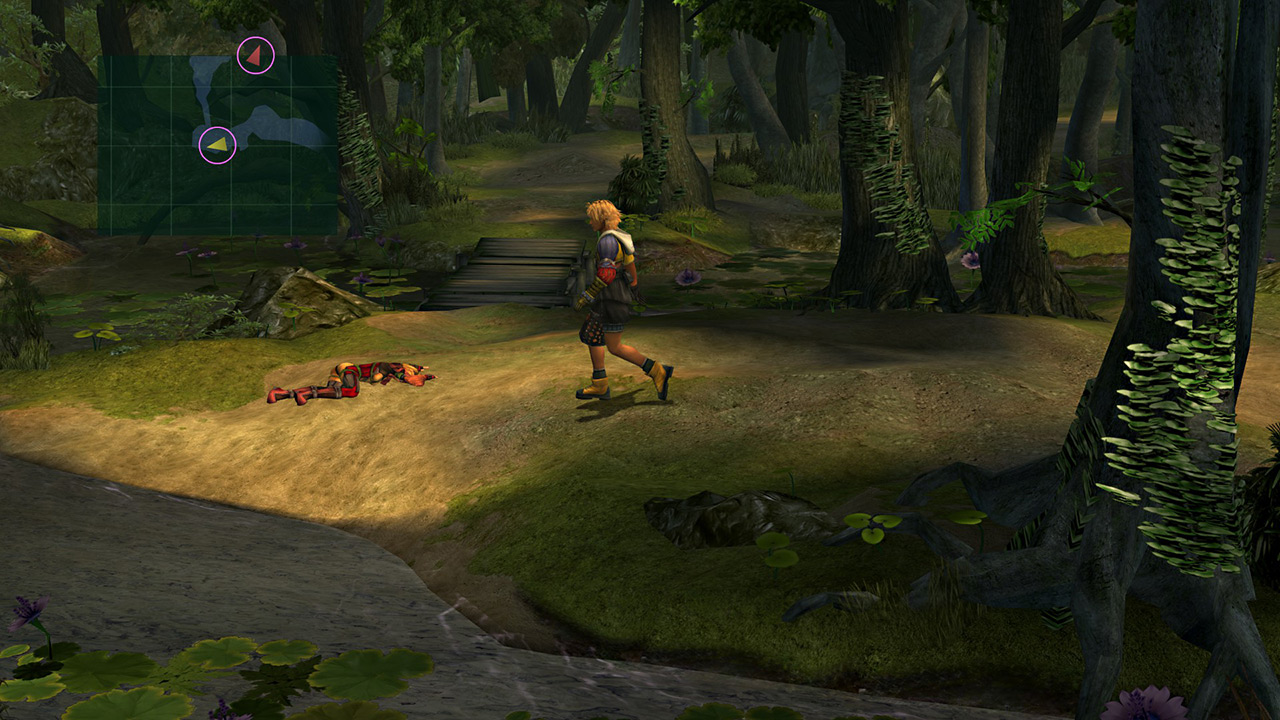Click the yellow player arrow on the minimap

tap(217, 146)
